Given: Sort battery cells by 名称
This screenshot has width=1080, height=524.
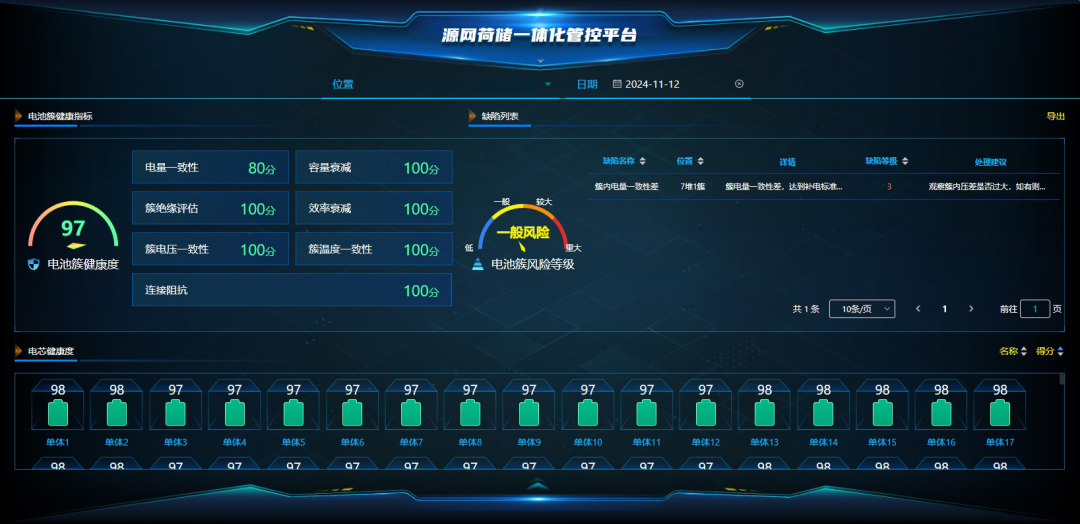Looking at the screenshot, I should point(1013,351).
